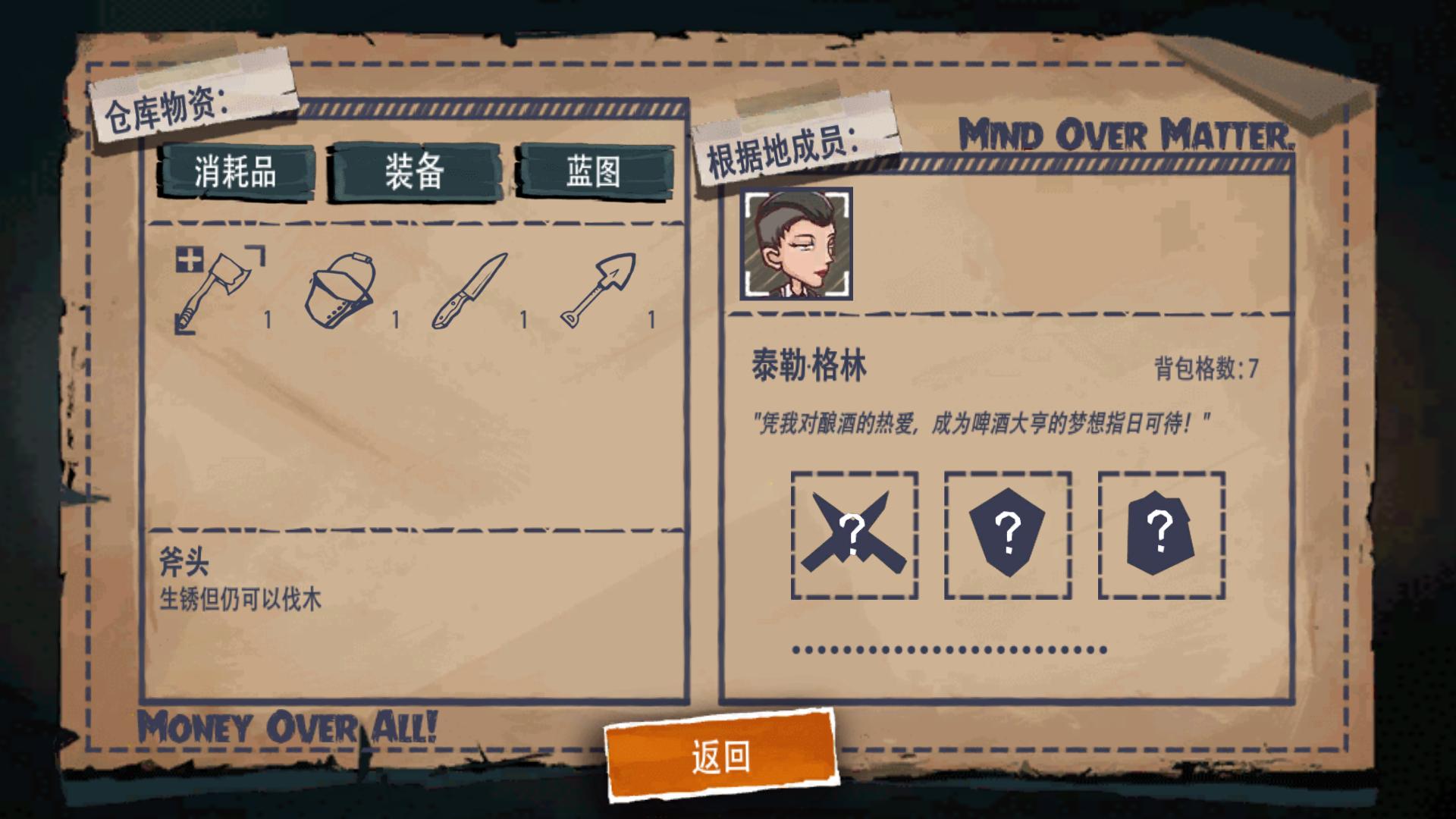Select the bucket helmet item
Viewport: 1456px width, 819px height.
pyautogui.click(x=341, y=288)
